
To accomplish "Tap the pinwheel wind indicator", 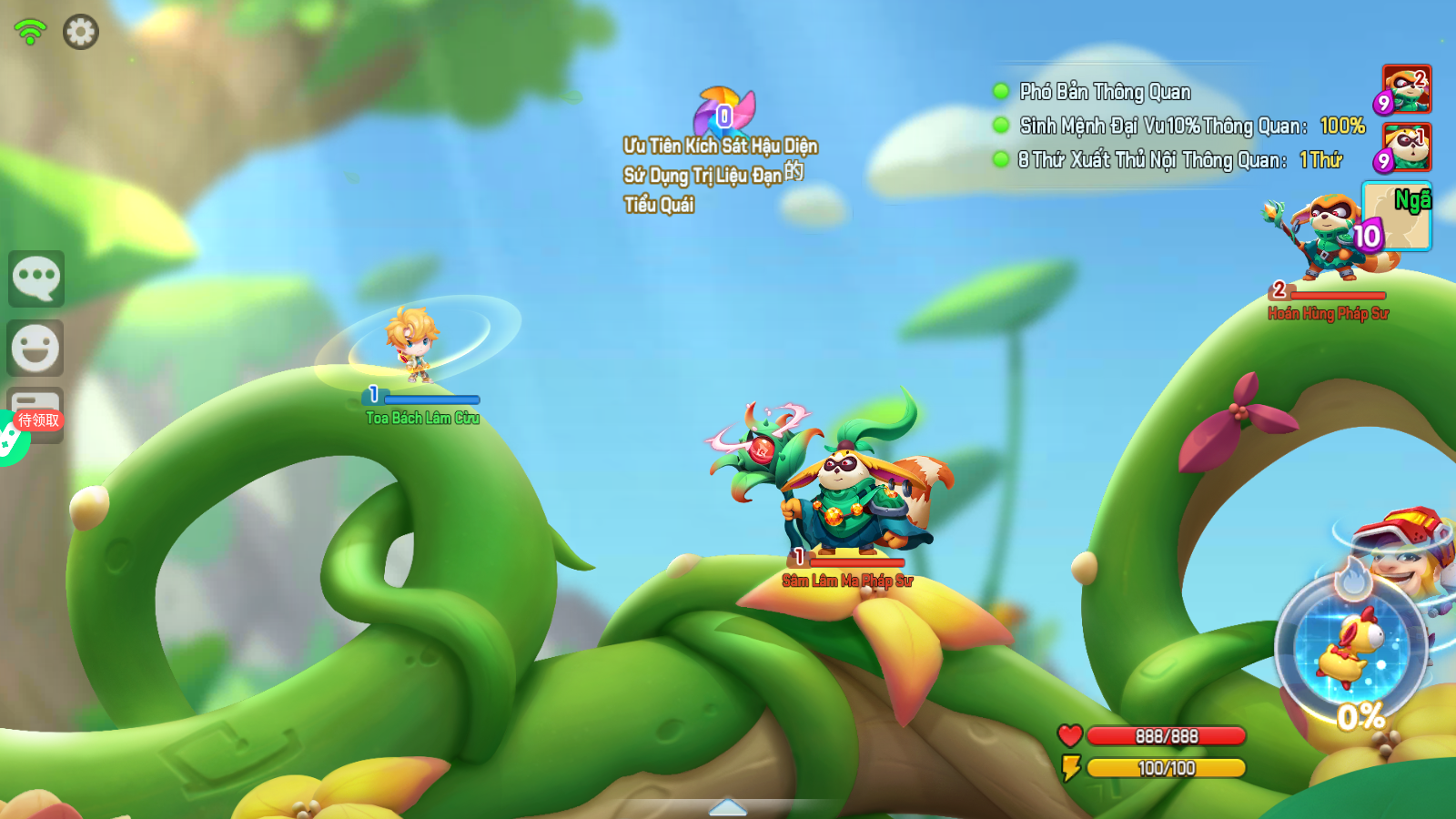I will coord(724,113).
